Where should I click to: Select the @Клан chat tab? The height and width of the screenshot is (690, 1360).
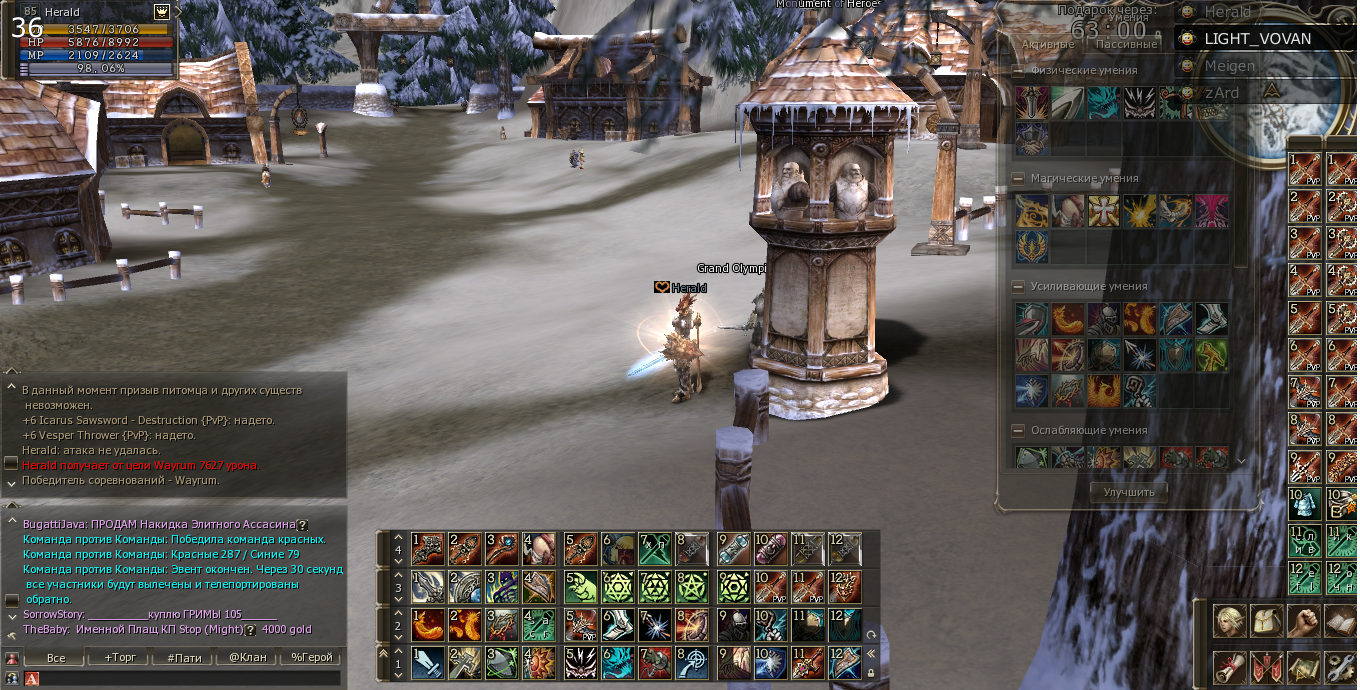(247, 657)
